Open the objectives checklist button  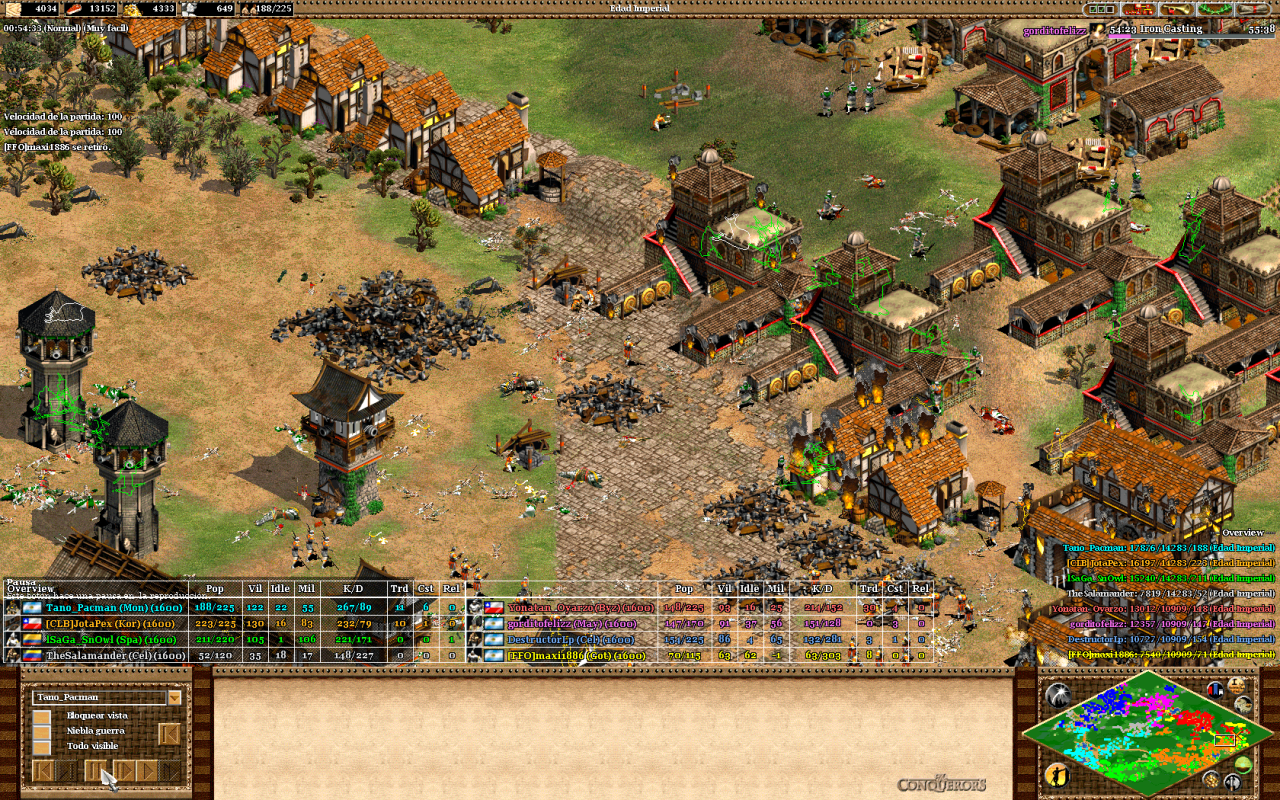(x=1101, y=9)
